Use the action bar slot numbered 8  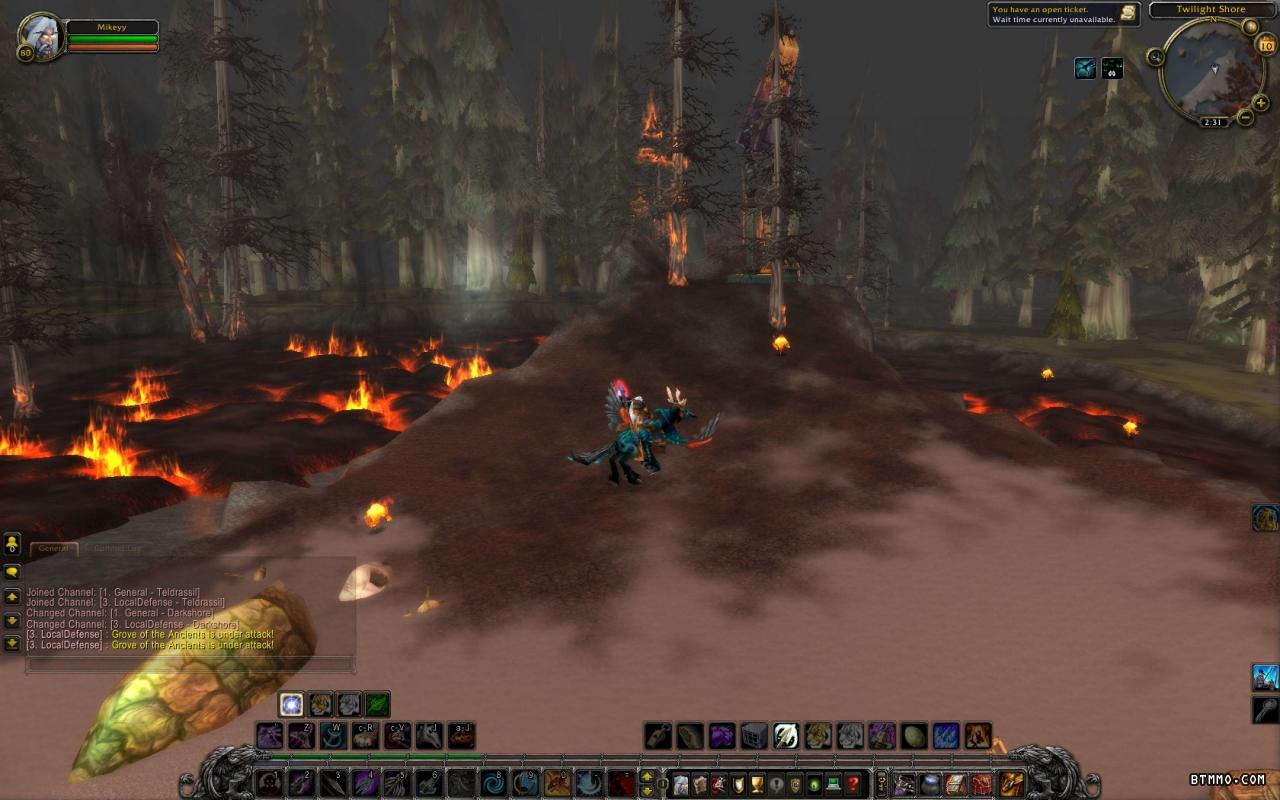493,783
